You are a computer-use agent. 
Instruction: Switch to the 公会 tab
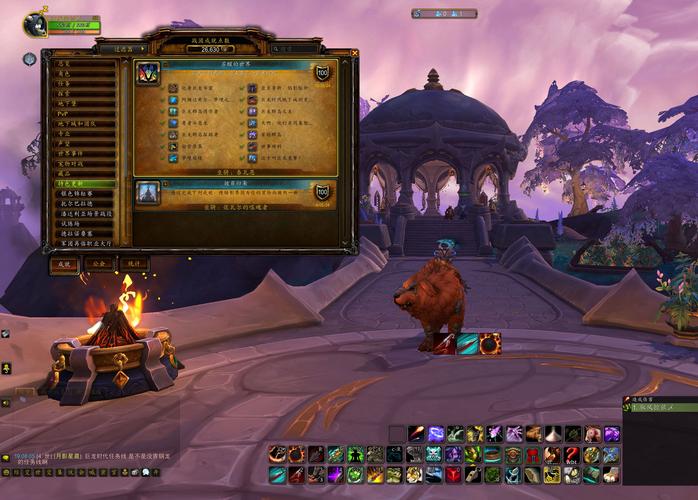(98, 264)
